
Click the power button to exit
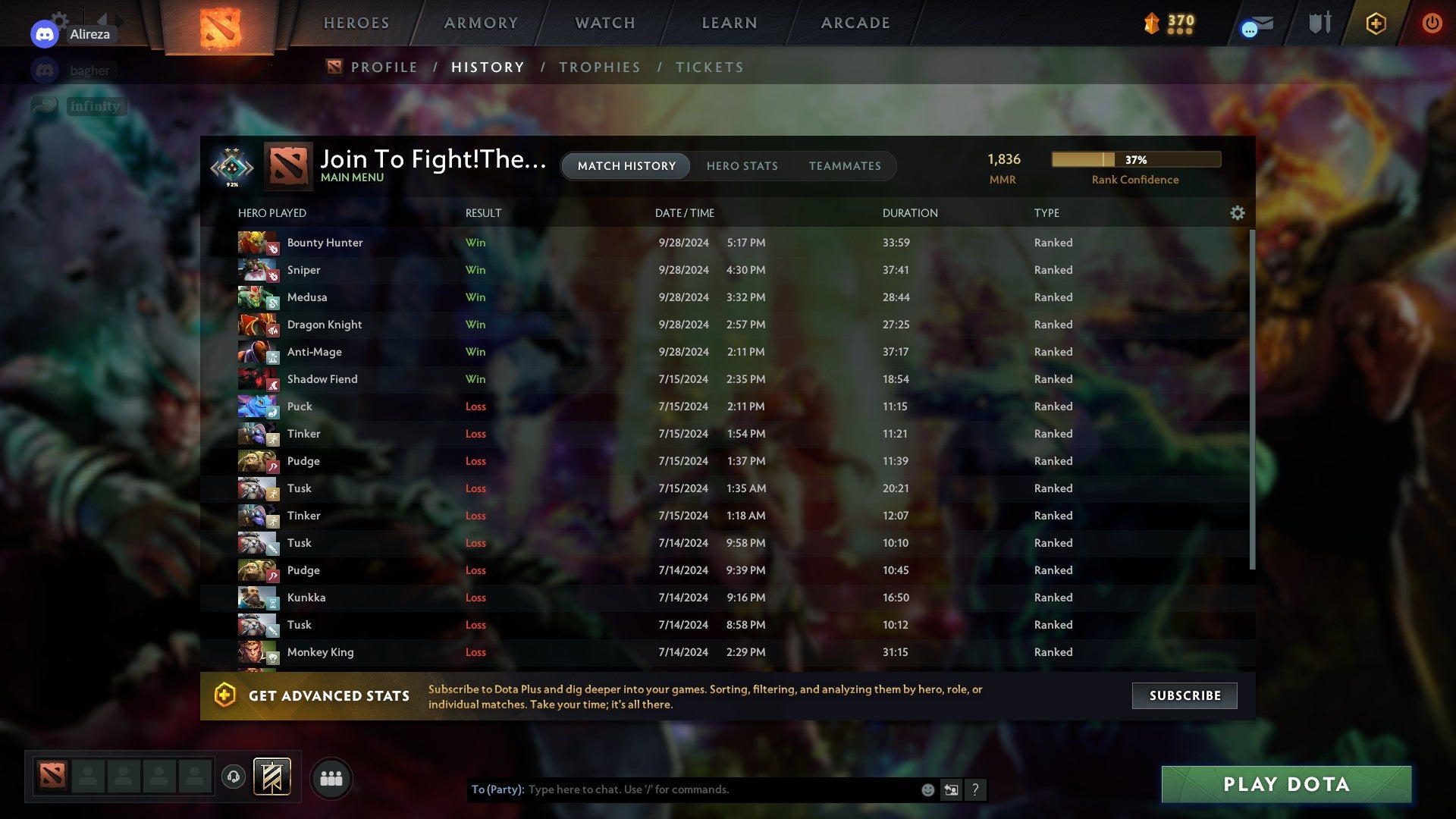click(1432, 23)
